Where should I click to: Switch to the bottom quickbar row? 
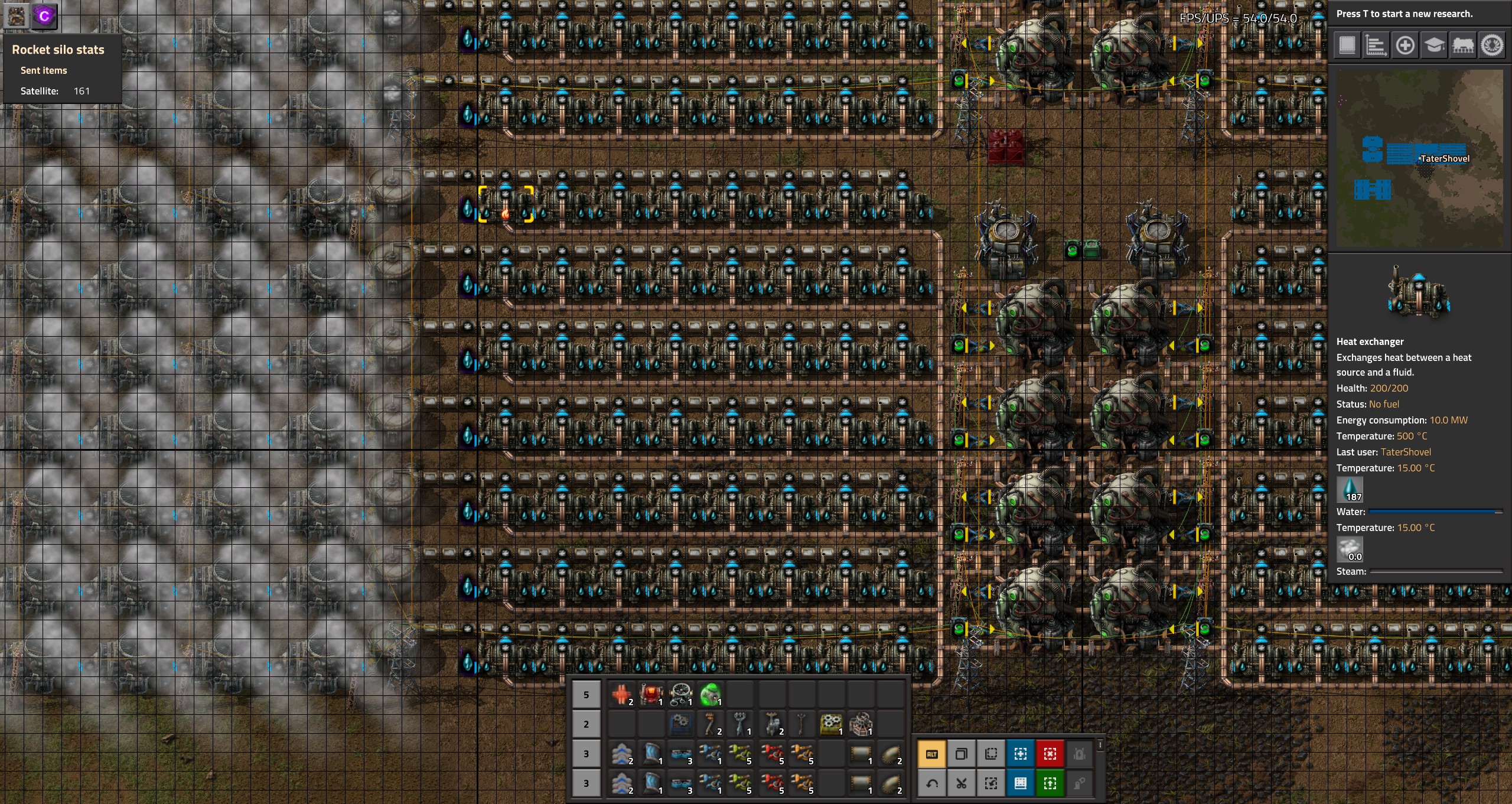(x=586, y=784)
